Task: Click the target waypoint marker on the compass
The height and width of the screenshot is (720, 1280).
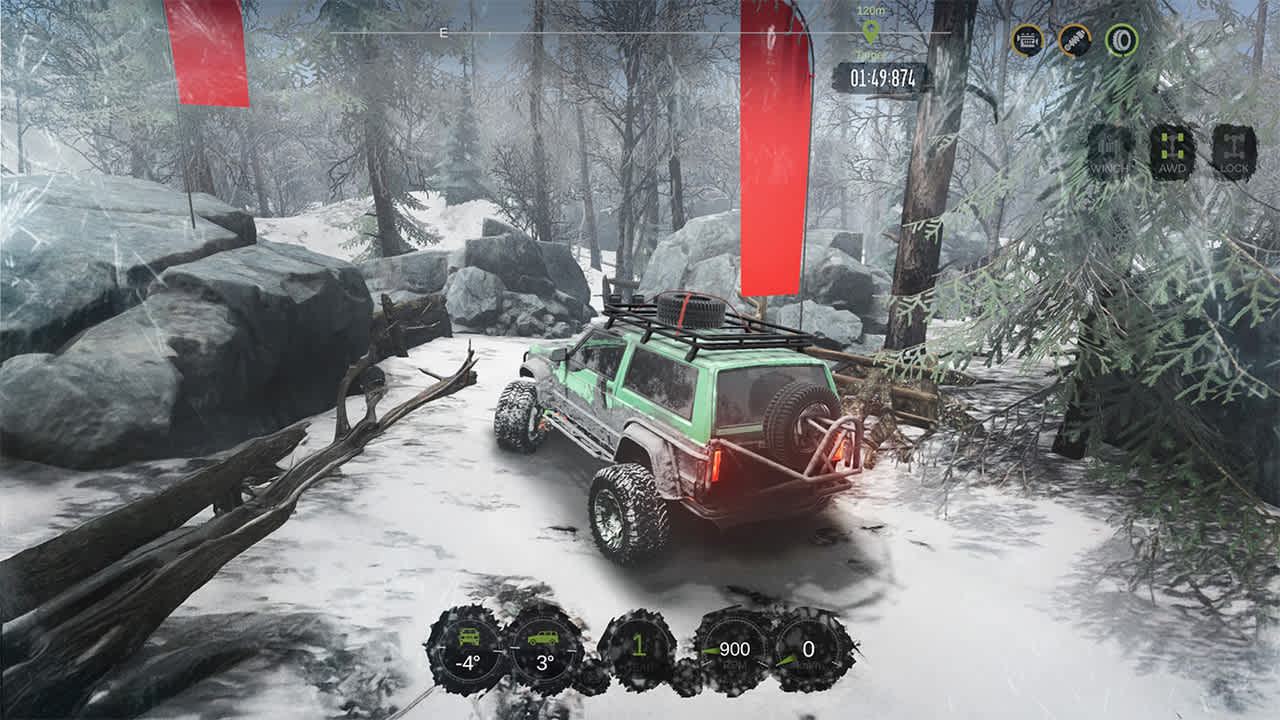Action: pos(869,30)
